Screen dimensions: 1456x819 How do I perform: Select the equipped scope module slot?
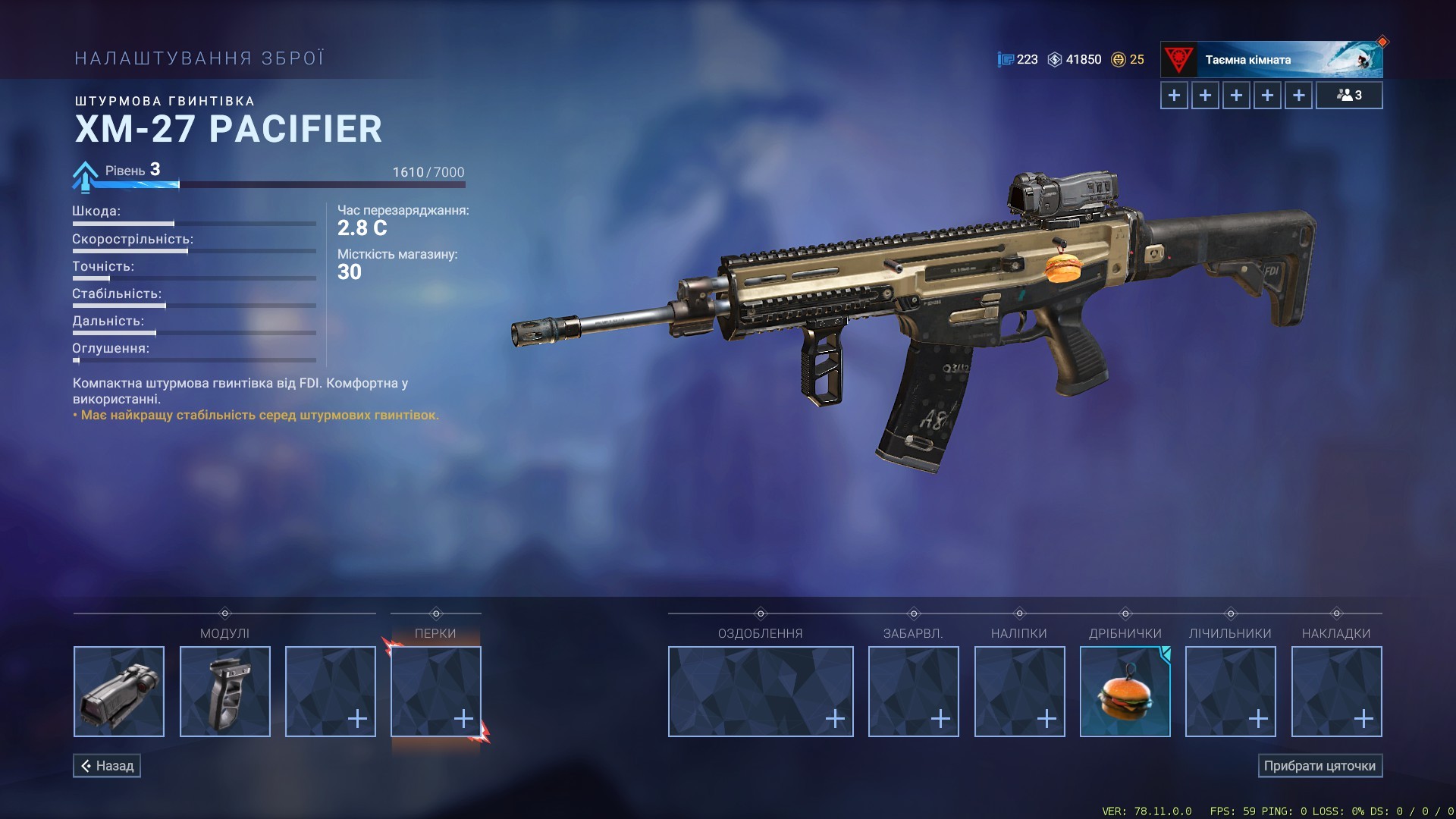(119, 692)
